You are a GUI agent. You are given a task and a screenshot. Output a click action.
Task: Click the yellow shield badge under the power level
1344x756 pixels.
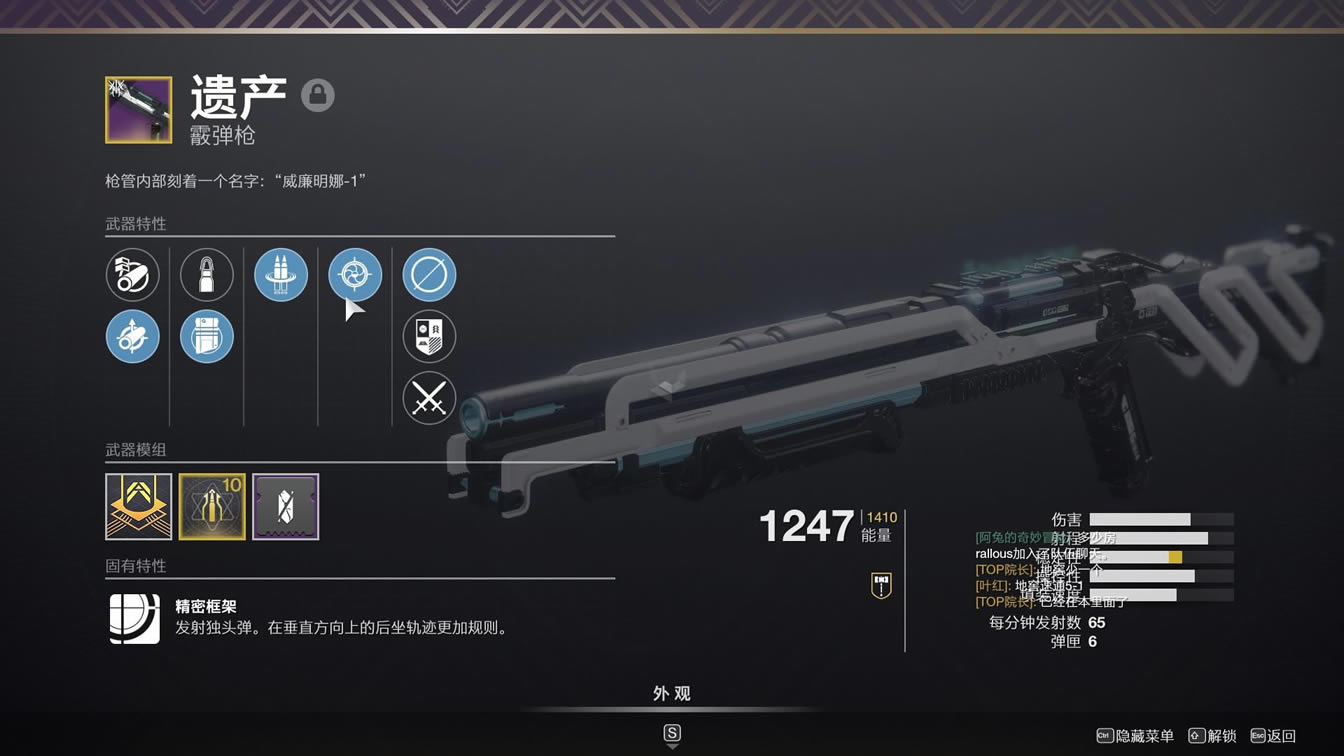click(x=881, y=585)
